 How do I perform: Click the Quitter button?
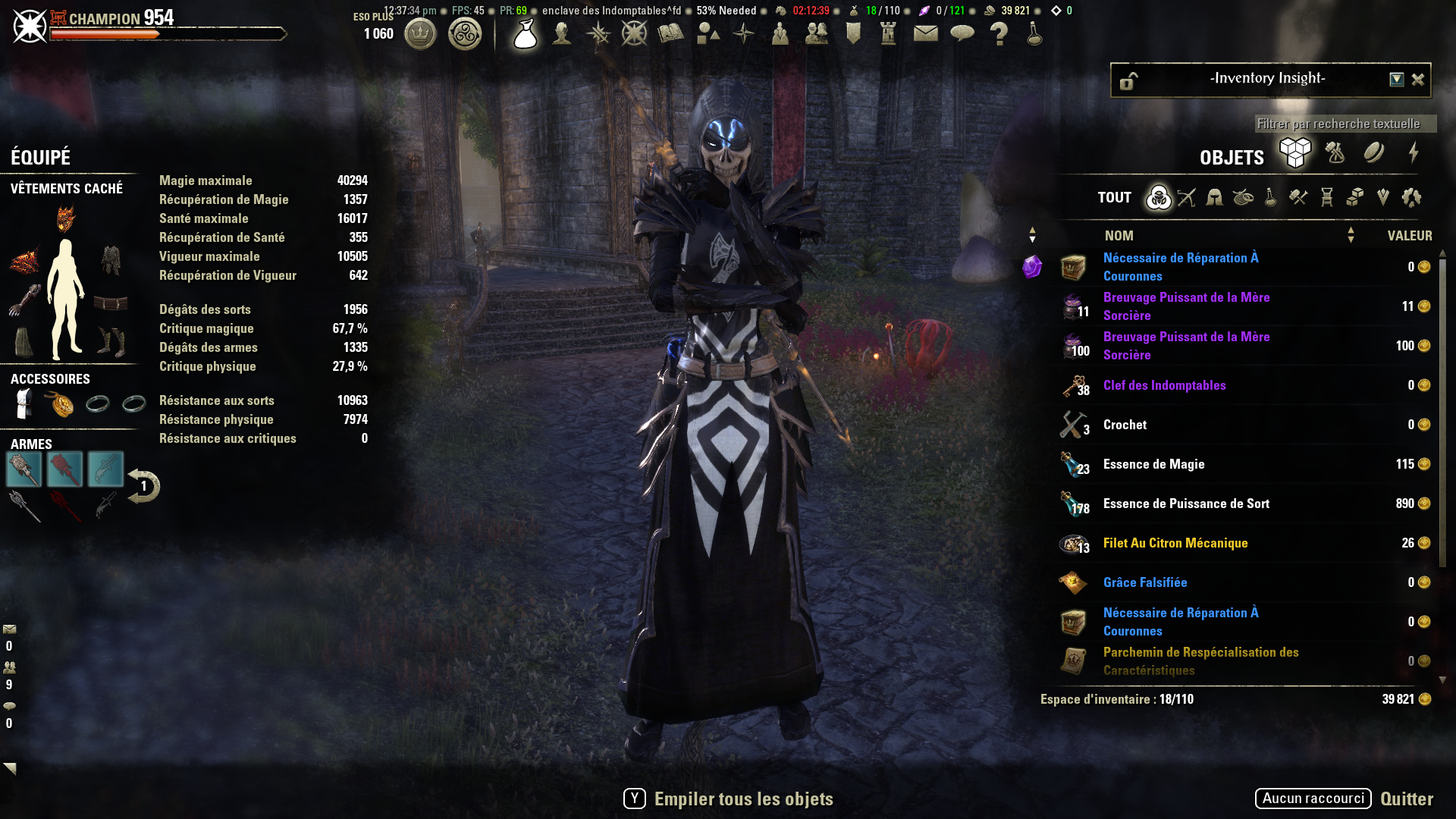coord(1406,799)
